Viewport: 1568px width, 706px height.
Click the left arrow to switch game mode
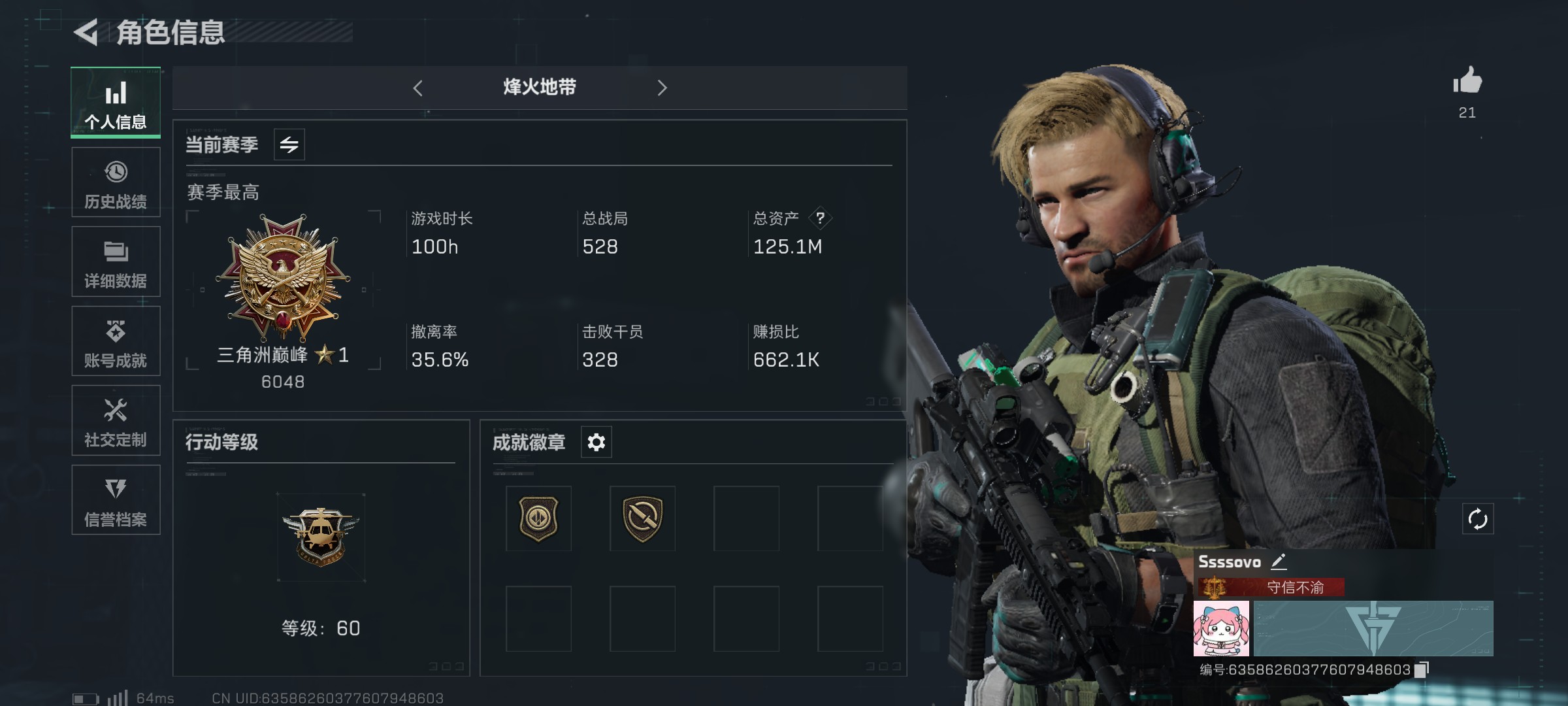click(418, 88)
